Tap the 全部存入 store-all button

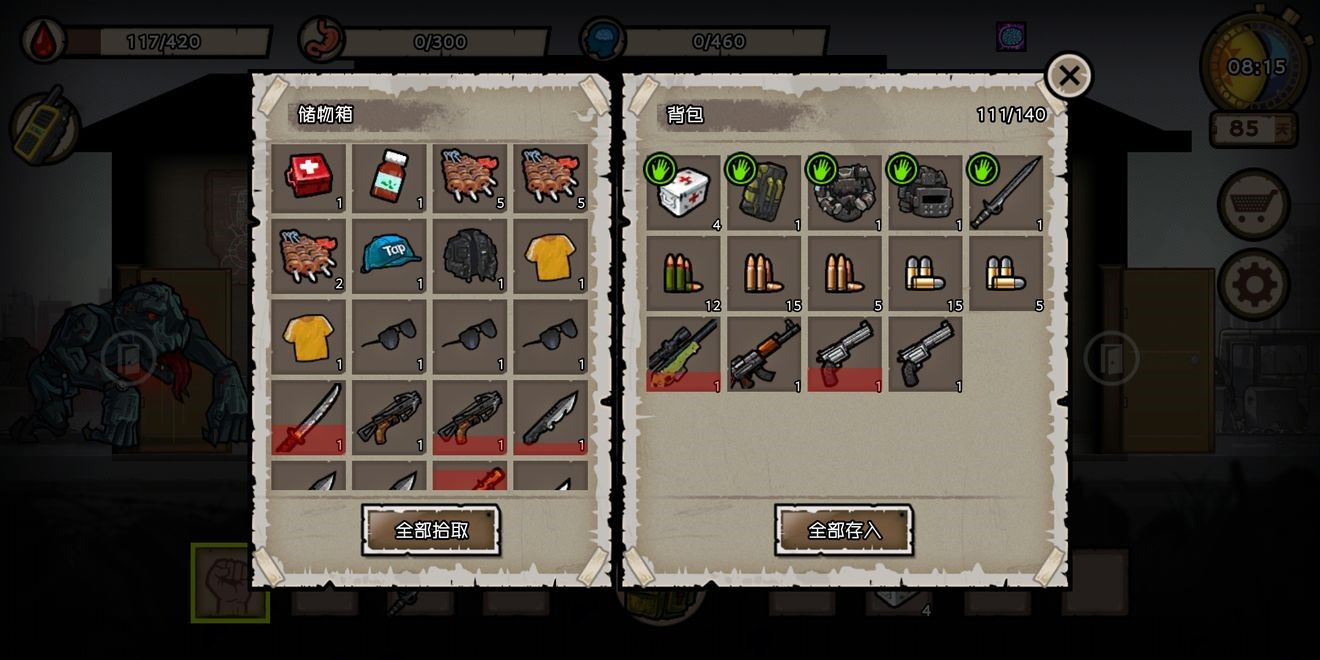[844, 530]
